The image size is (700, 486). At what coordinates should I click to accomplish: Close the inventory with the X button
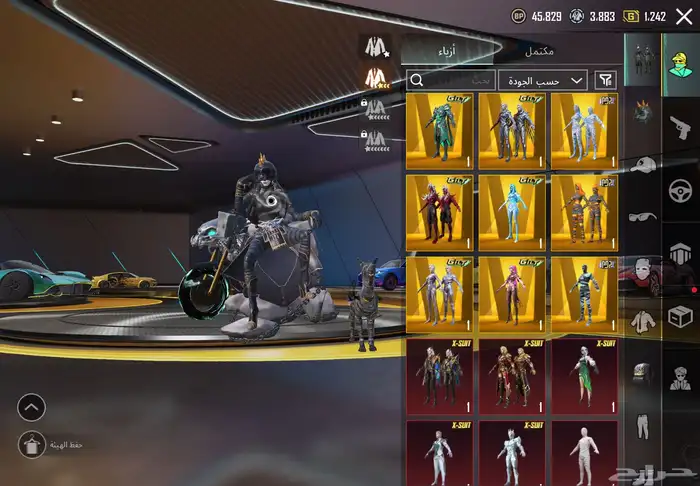(x=683, y=16)
